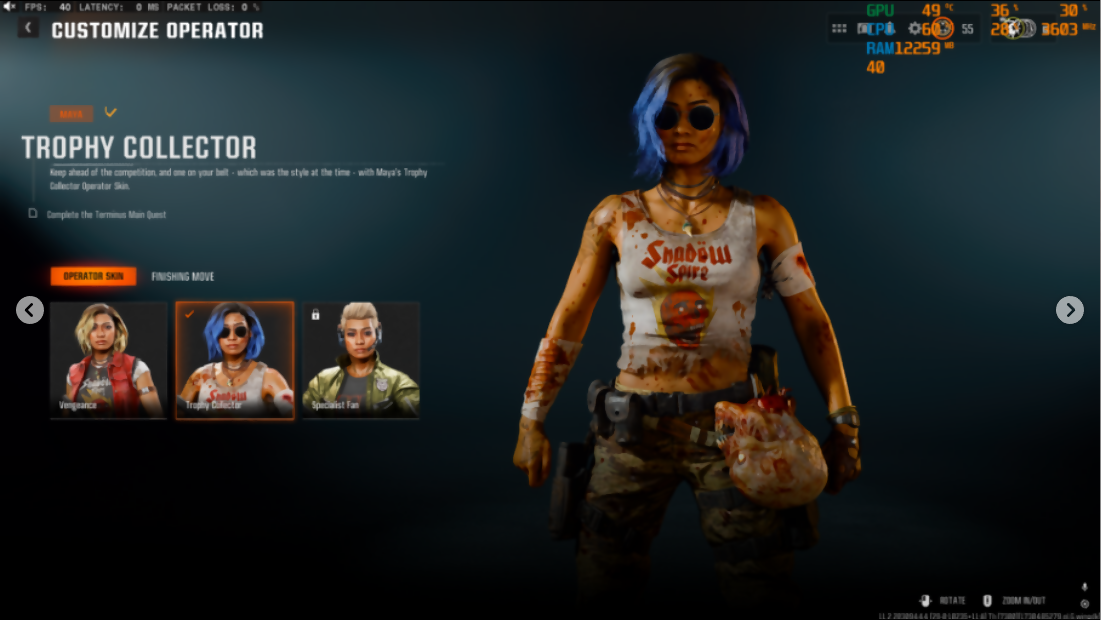Open the settings gear icon
This screenshot has height=620, width=1101.
pos(915,29)
